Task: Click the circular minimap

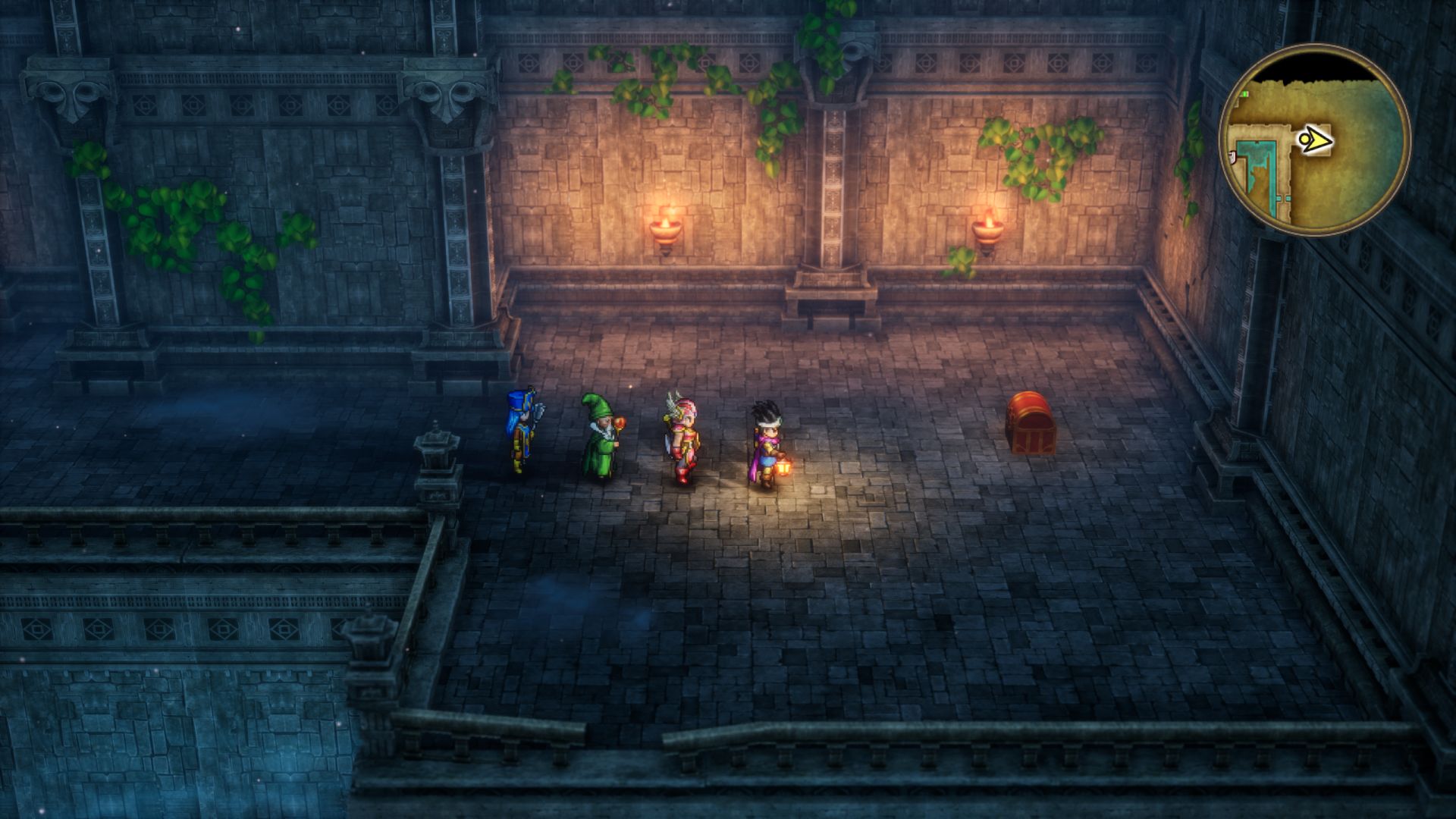Action: [x=1314, y=140]
